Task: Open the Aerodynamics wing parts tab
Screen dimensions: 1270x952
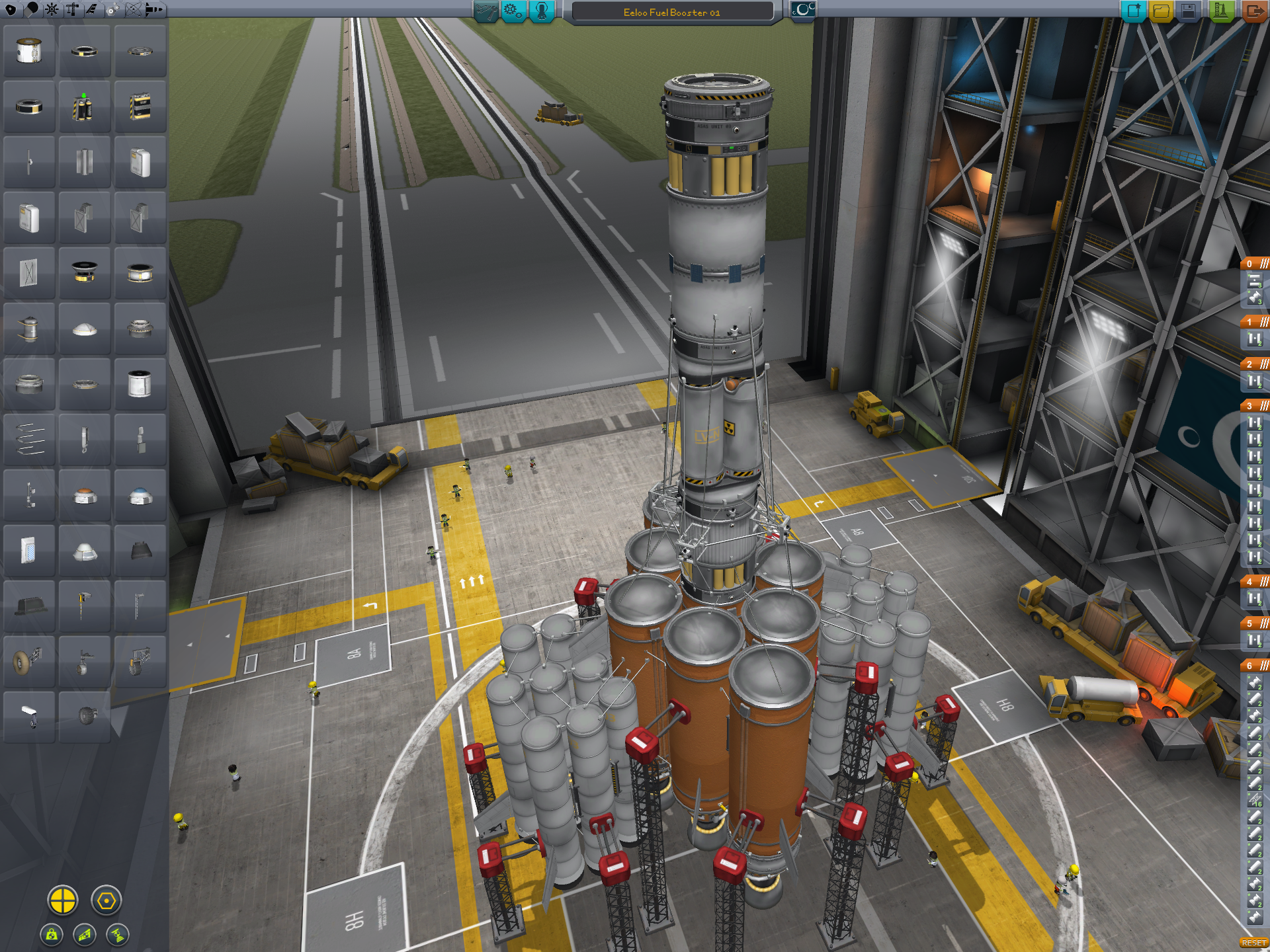Action: tap(92, 9)
